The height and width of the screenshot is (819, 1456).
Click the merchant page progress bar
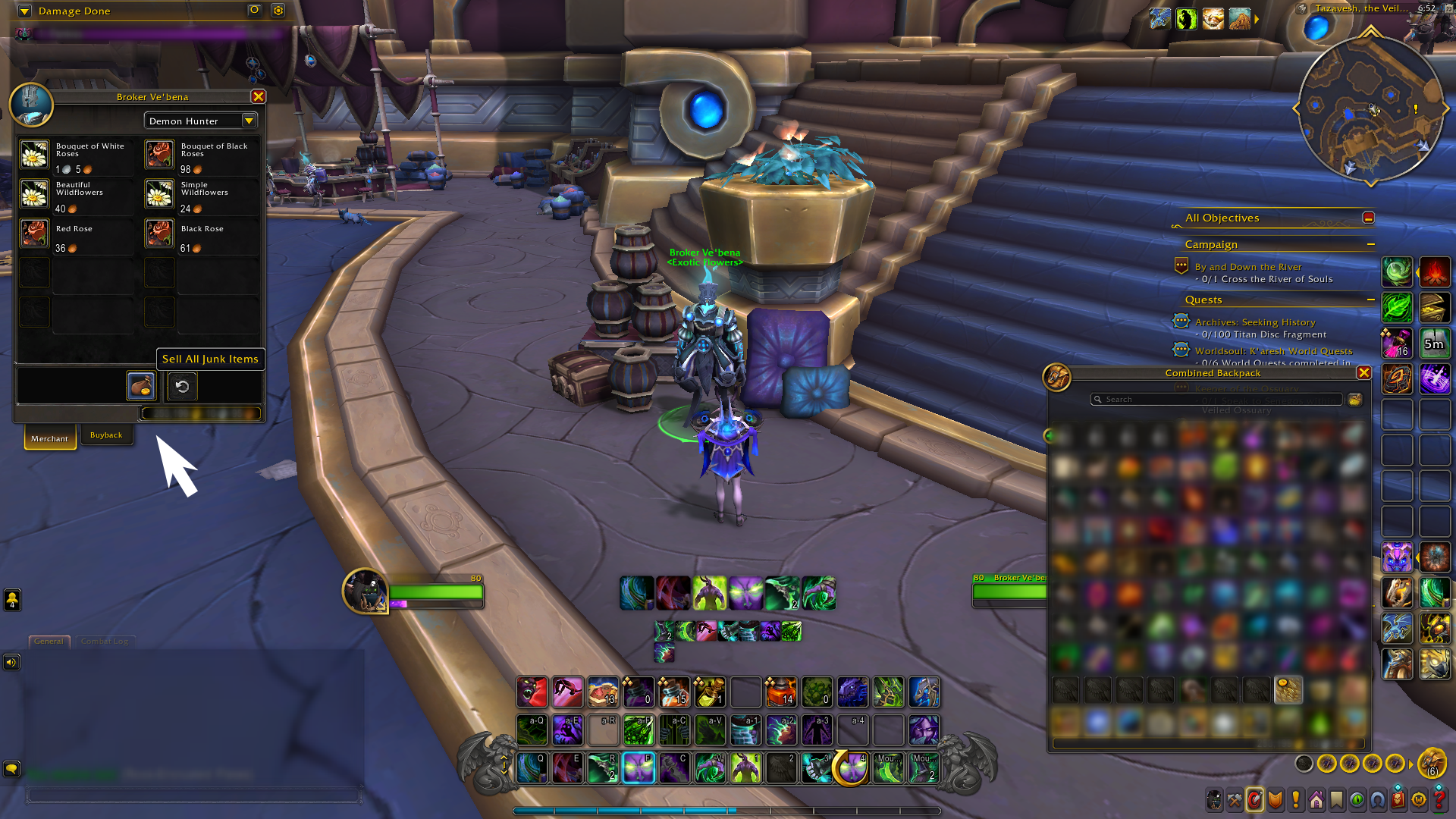200,413
